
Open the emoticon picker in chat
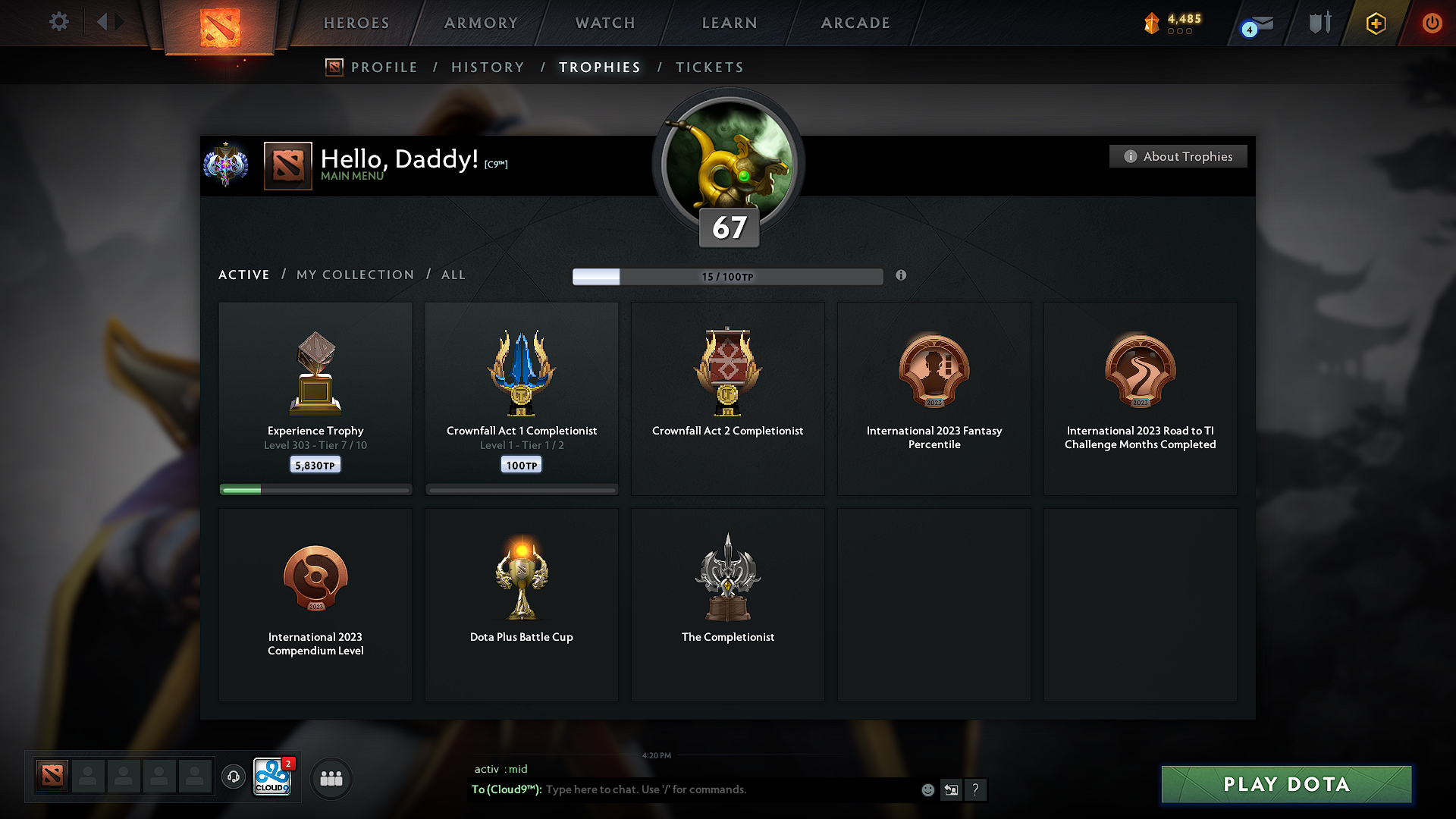click(x=927, y=789)
